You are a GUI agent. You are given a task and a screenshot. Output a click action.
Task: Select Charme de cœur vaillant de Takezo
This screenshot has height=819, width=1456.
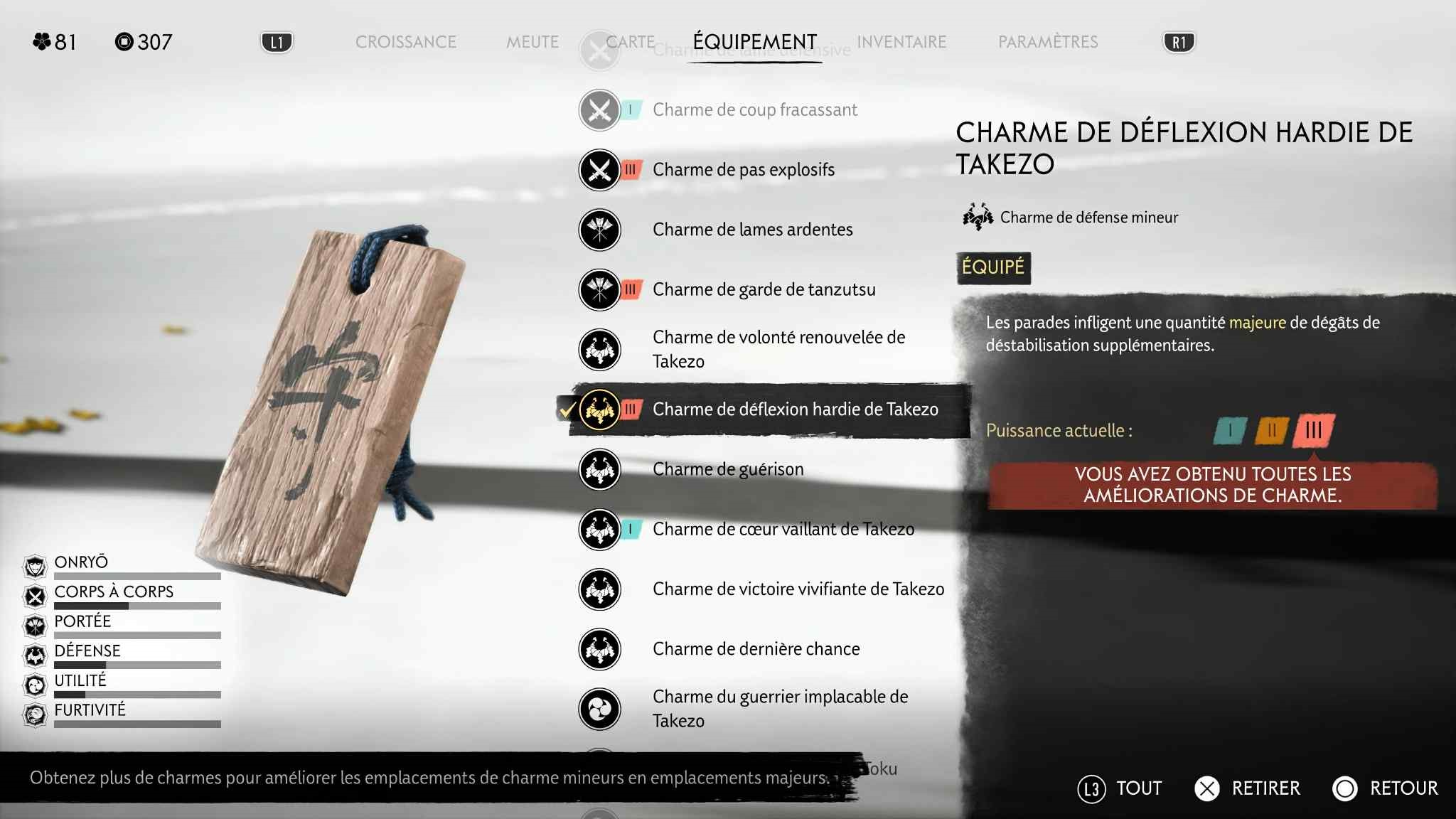(x=783, y=529)
